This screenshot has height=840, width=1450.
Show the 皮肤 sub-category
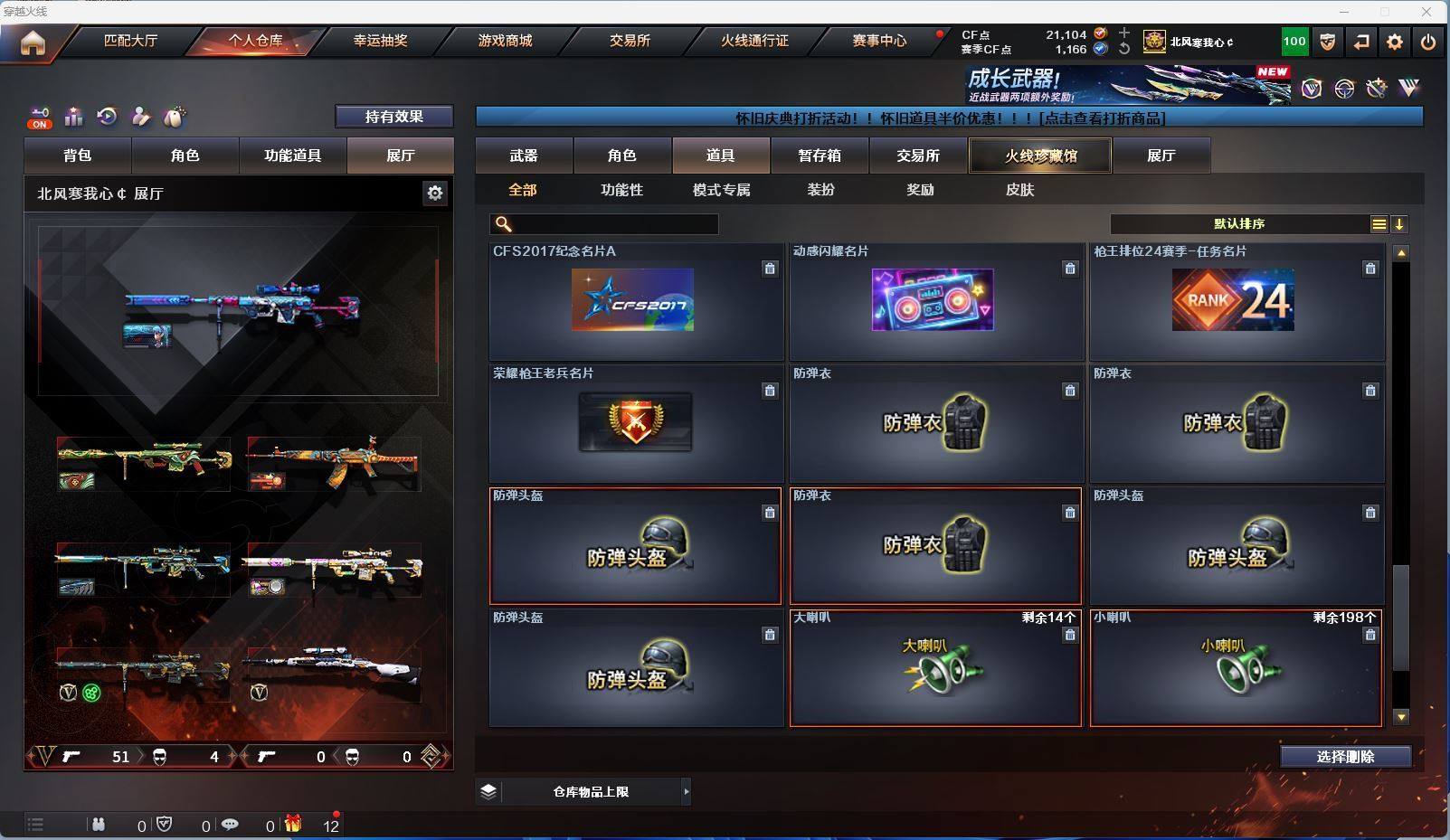[1019, 190]
